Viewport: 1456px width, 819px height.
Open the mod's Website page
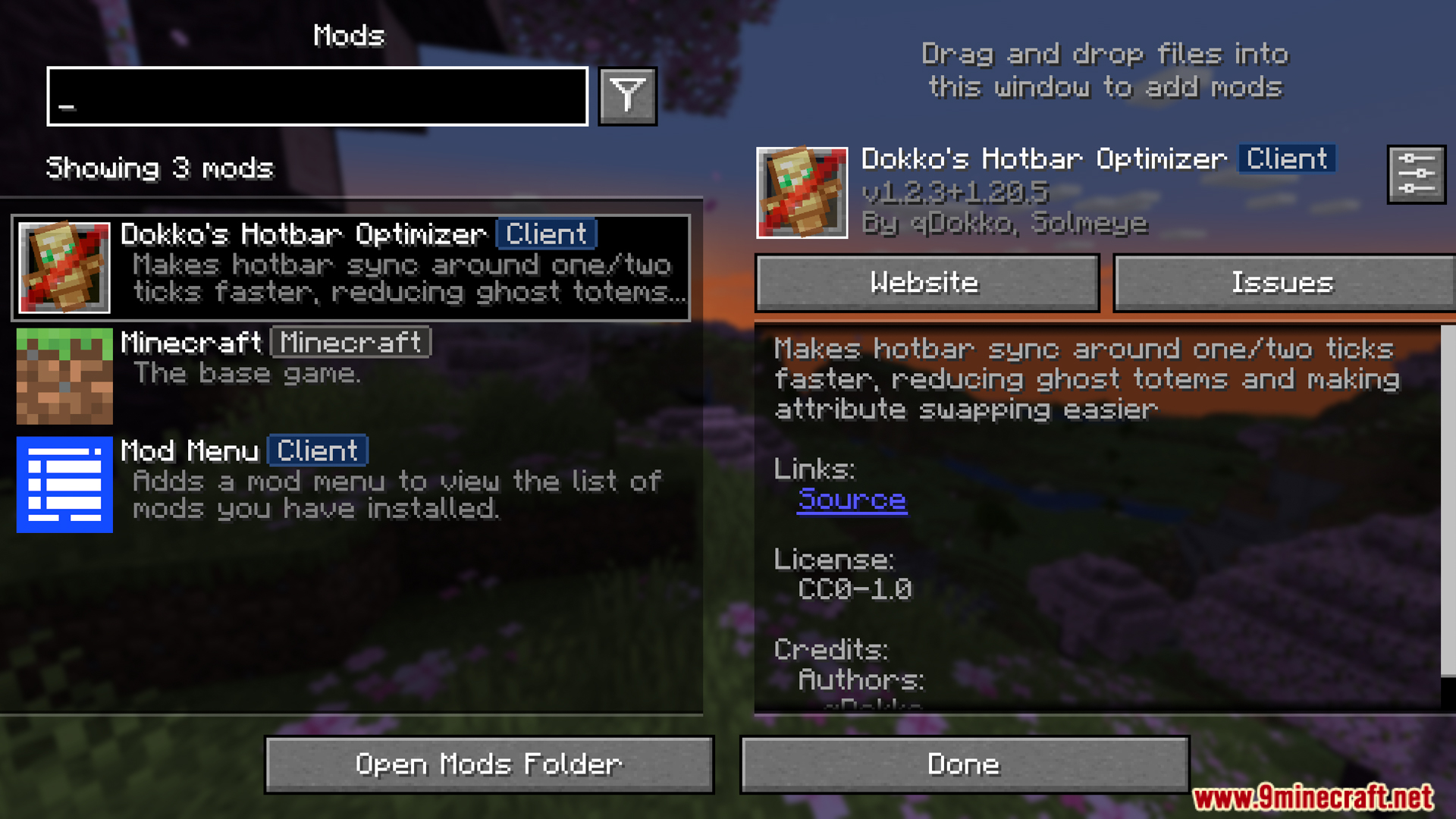(x=927, y=283)
